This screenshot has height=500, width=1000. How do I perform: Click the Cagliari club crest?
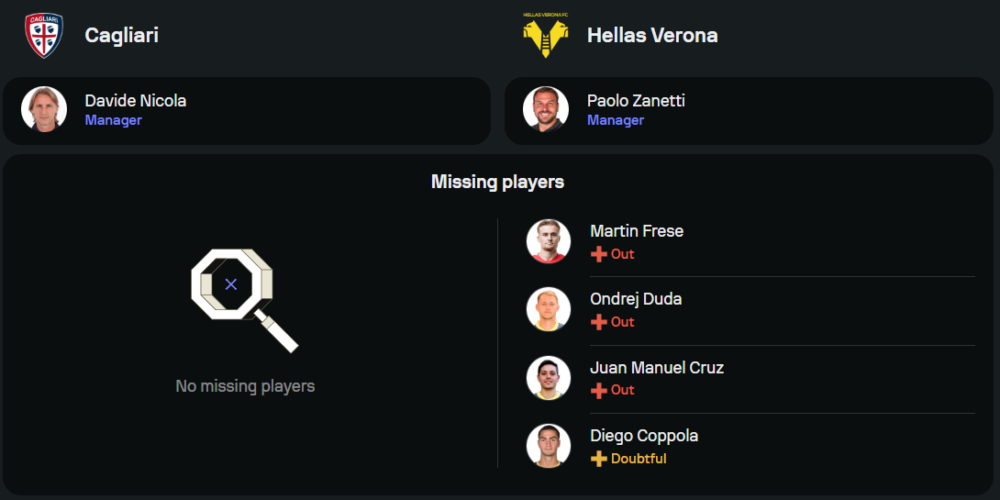(44, 35)
